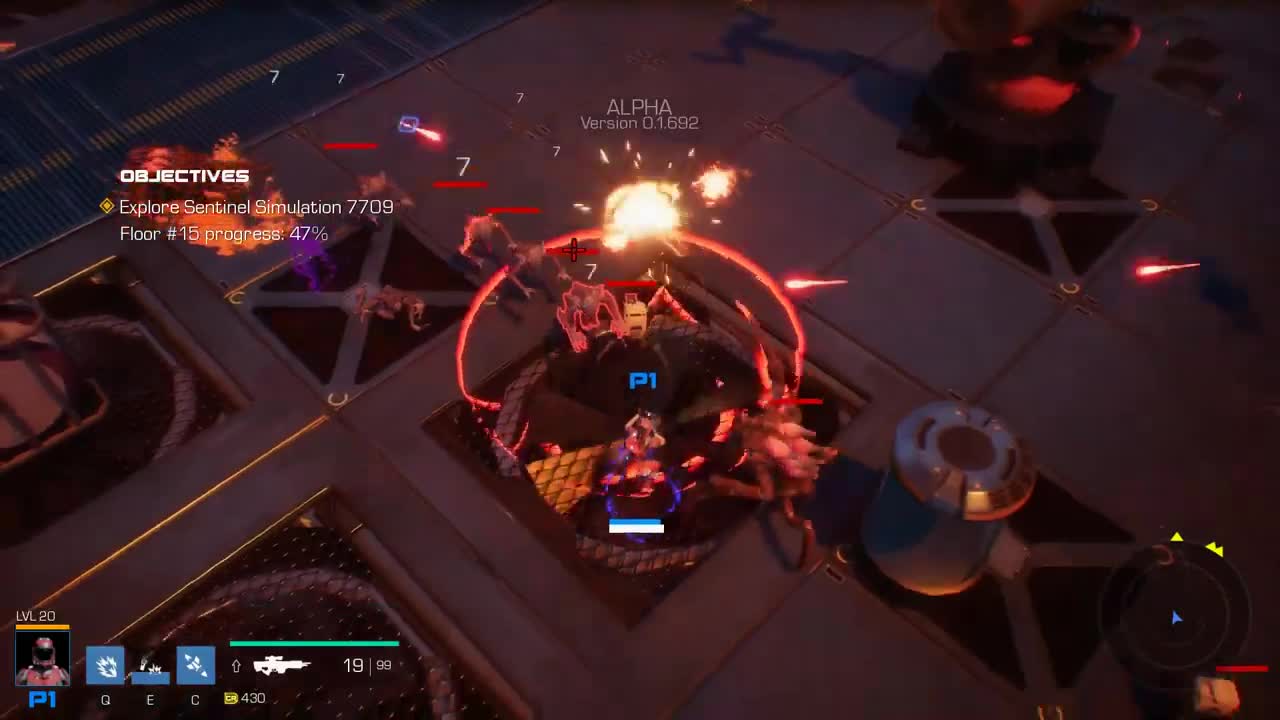1280x720 pixels.
Task: Click the sniper rifle weapon icon
Action: point(283,664)
